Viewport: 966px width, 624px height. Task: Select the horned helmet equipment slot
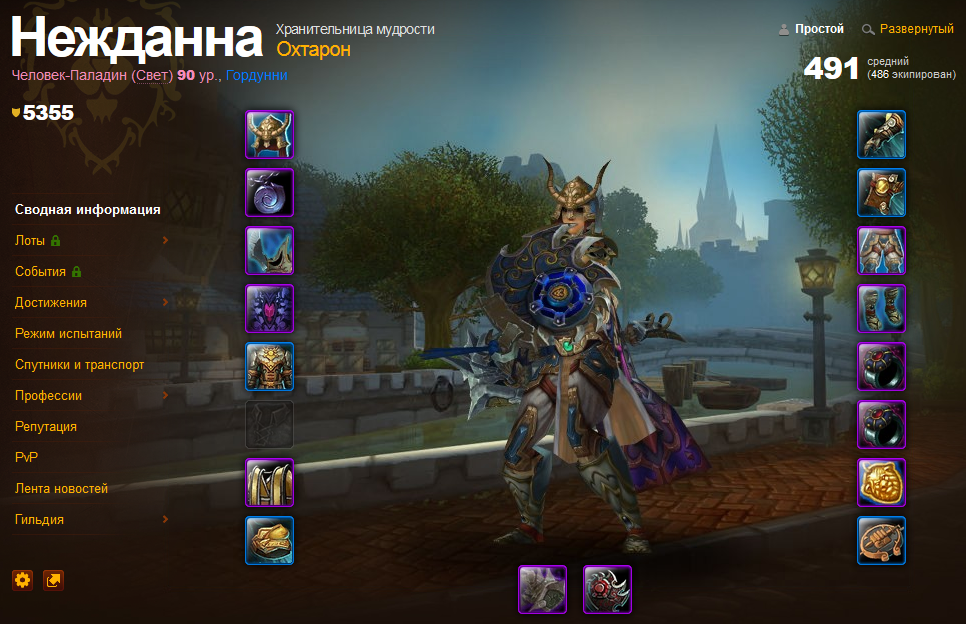(x=270, y=135)
